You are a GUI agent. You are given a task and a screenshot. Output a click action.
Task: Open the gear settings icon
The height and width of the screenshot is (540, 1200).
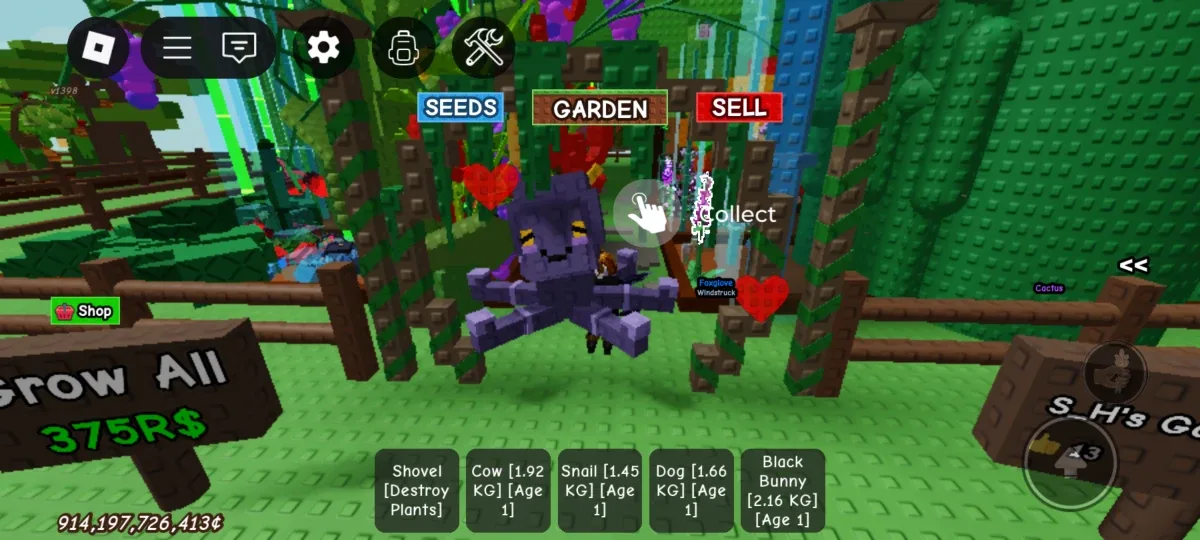tap(323, 47)
